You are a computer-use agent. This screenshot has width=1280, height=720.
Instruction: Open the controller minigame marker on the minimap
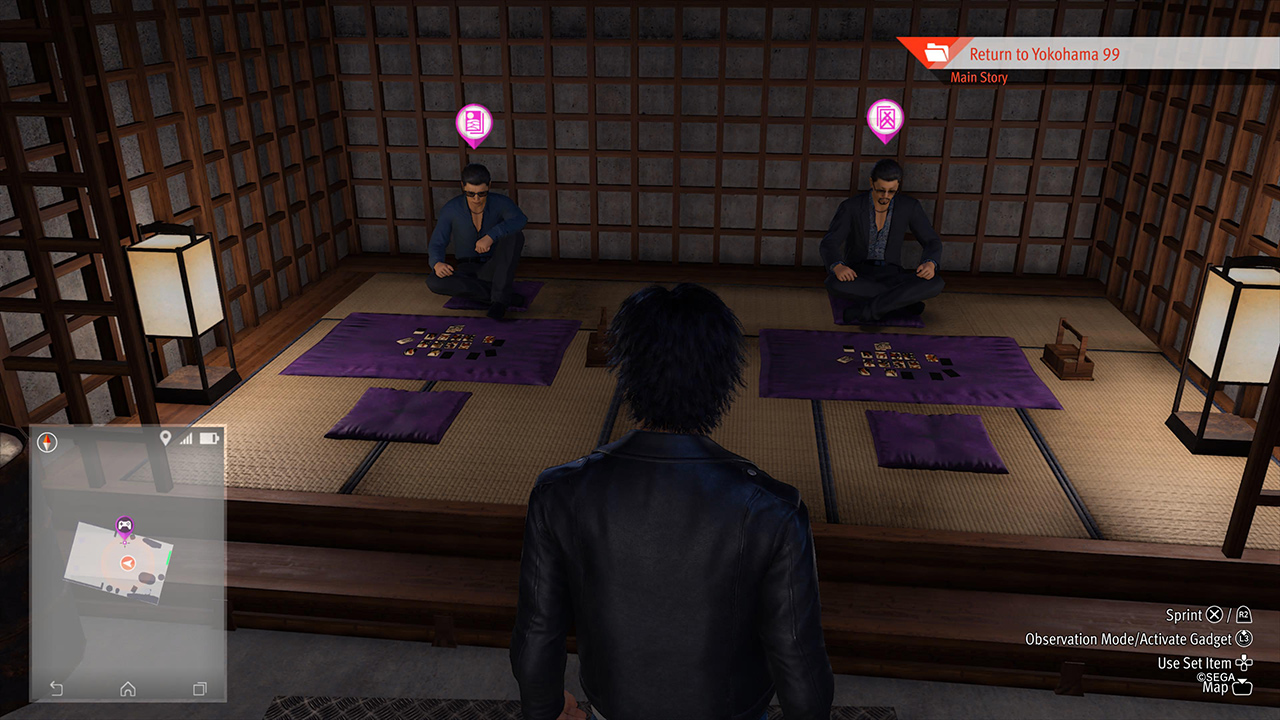(x=124, y=524)
